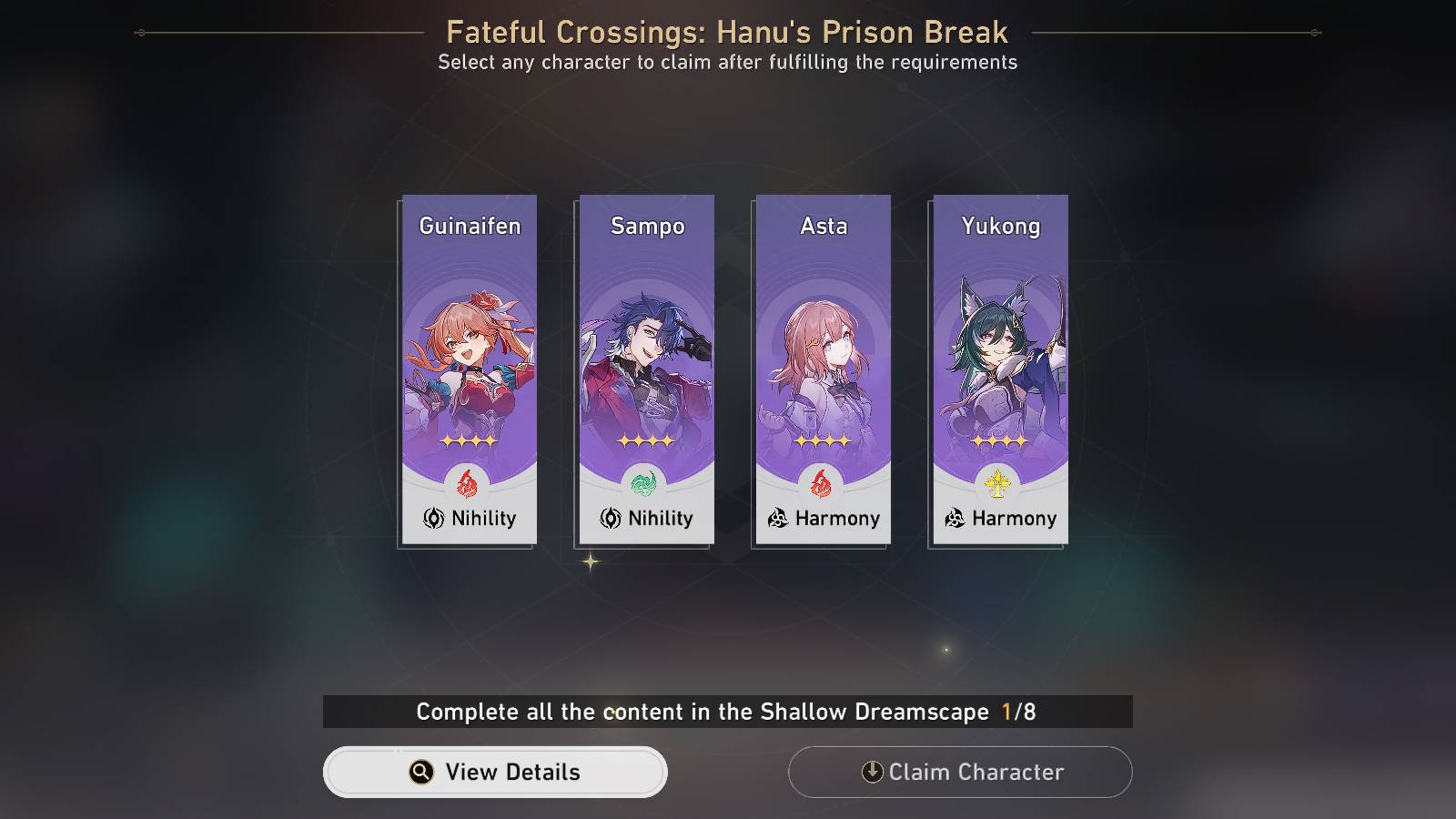Click the Fateful Crossings: Hanu's Prison Break title
The height and width of the screenshot is (819, 1456).
click(x=728, y=32)
